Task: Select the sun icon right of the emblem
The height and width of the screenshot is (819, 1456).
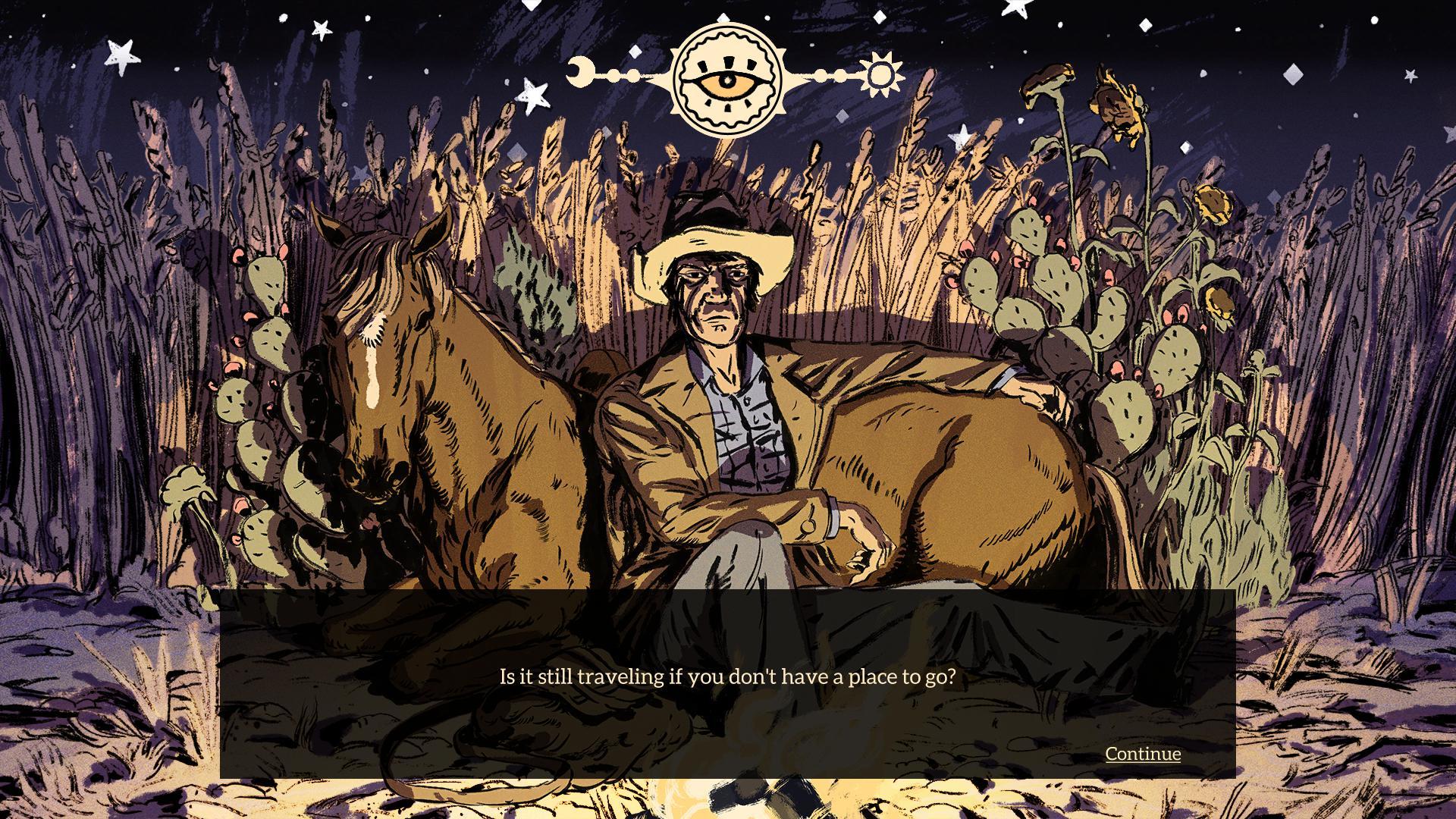Action: click(x=882, y=74)
